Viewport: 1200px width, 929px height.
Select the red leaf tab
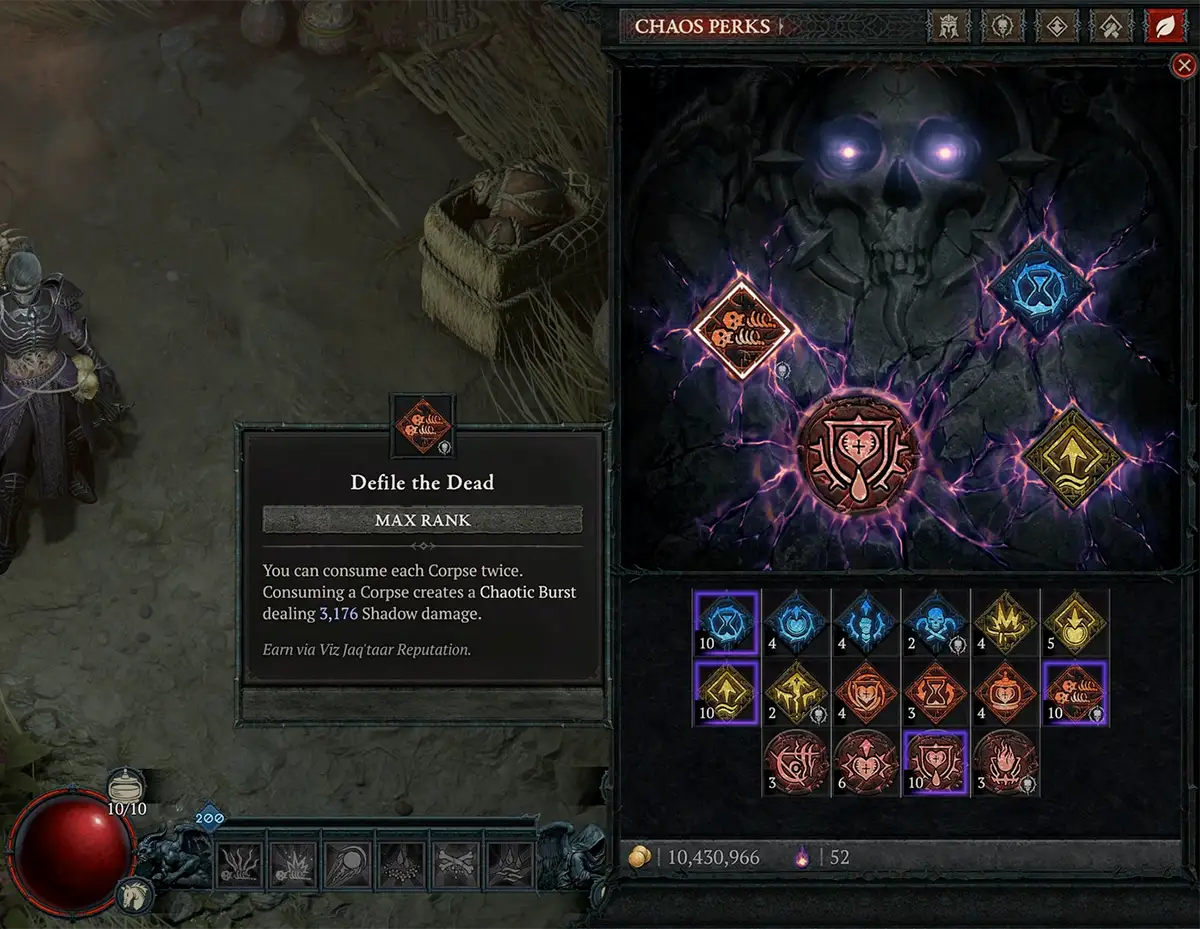click(x=1164, y=26)
